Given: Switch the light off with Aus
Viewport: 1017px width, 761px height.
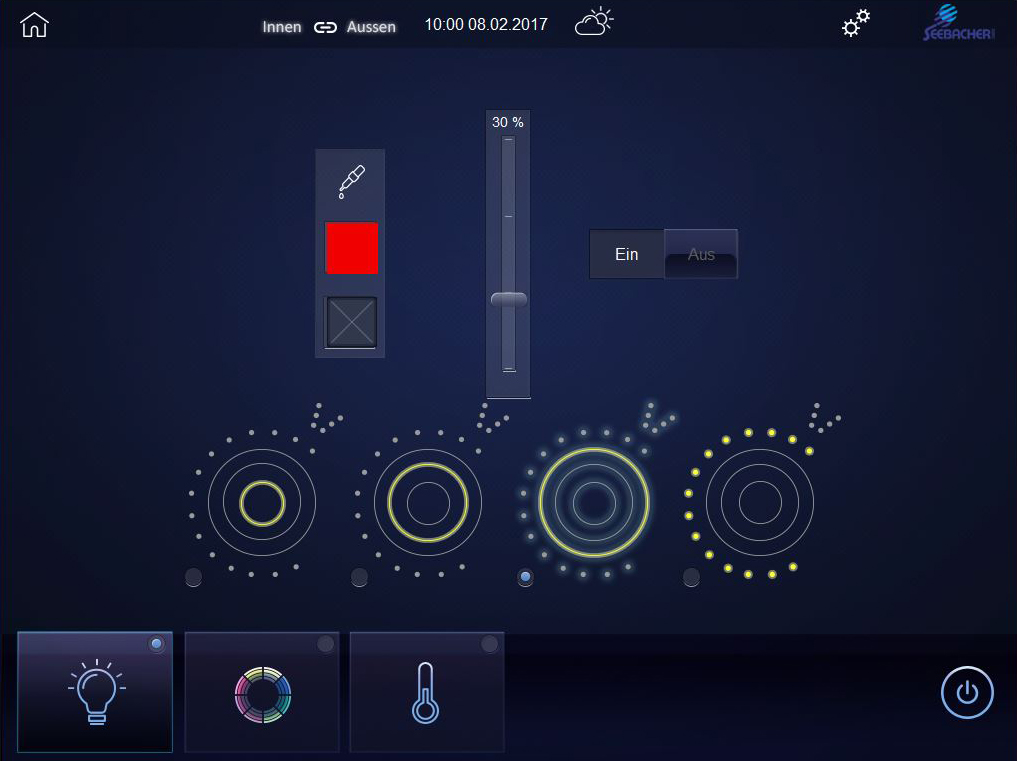Looking at the screenshot, I should [x=701, y=254].
